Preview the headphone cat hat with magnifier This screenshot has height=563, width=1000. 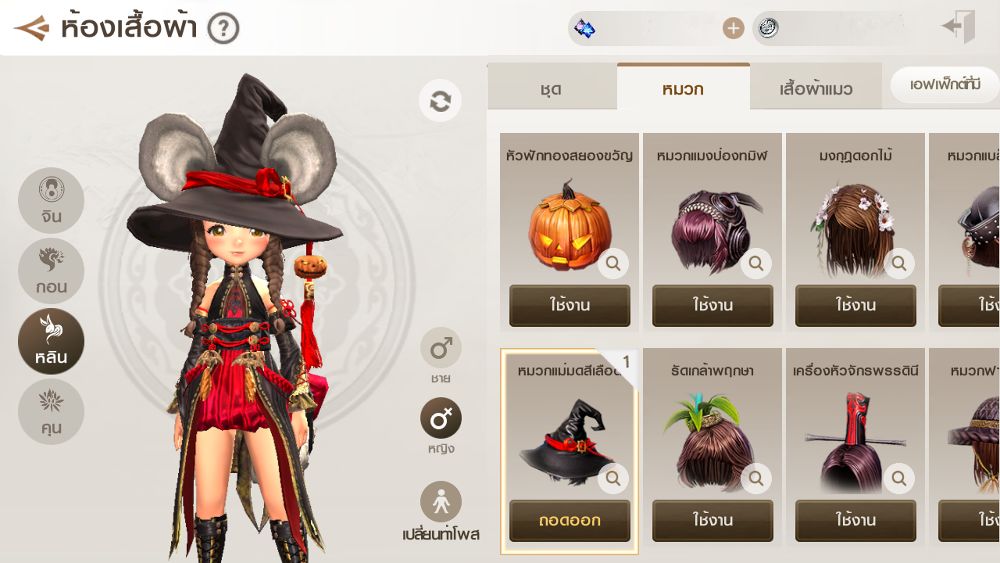pyautogui.click(x=756, y=264)
